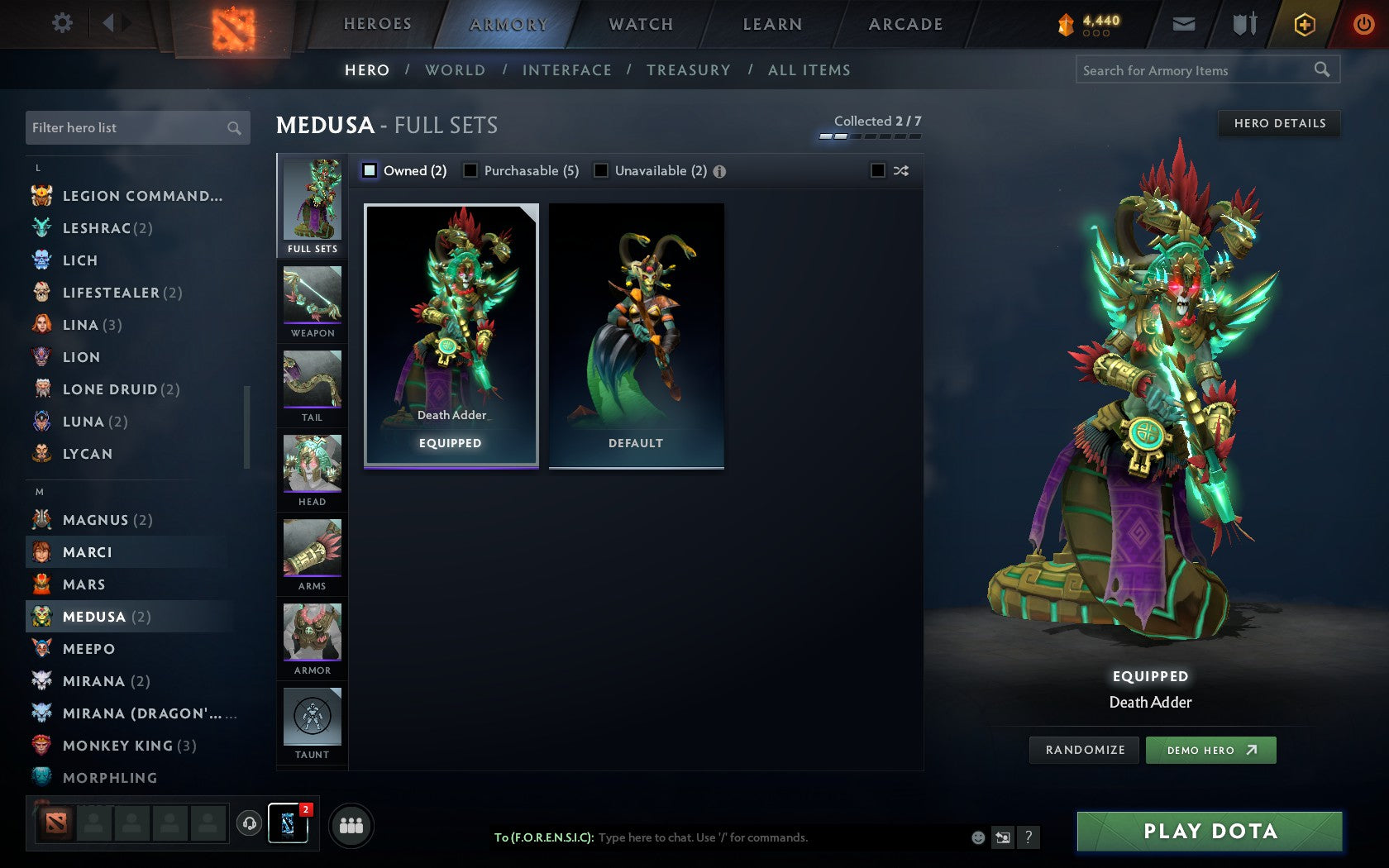This screenshot has width=1389, height=868.
Task: Open the Arcade menu
Action: (904, 24)
